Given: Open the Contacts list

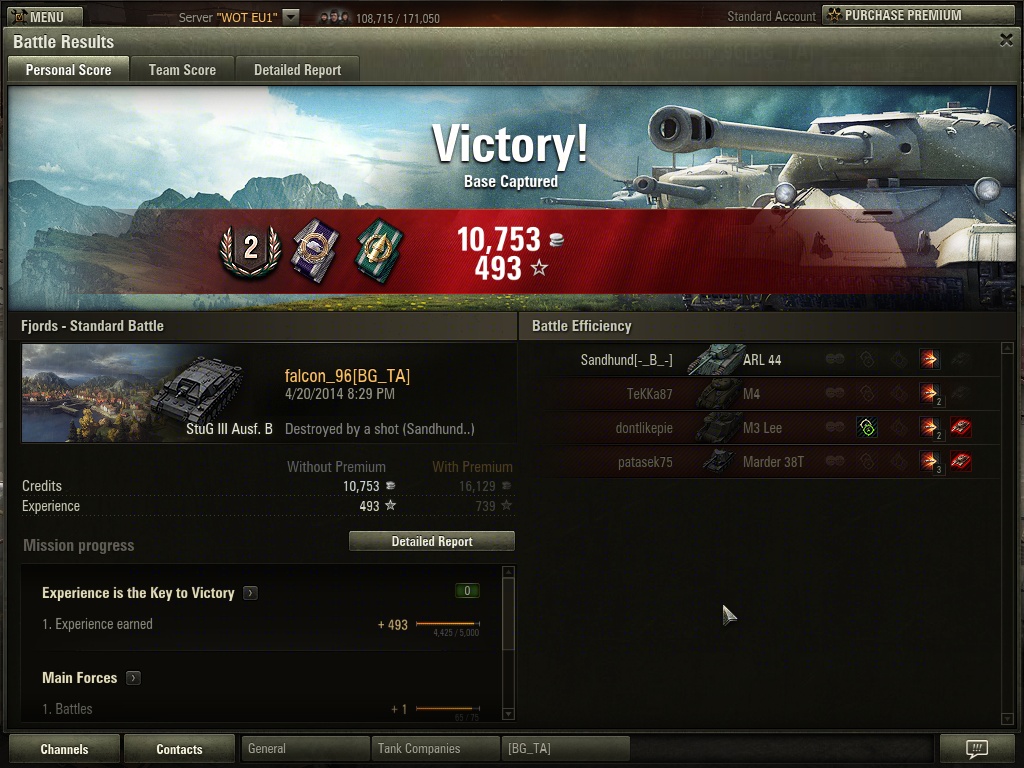Looking at the screenshot, I should tap(179, 749).
